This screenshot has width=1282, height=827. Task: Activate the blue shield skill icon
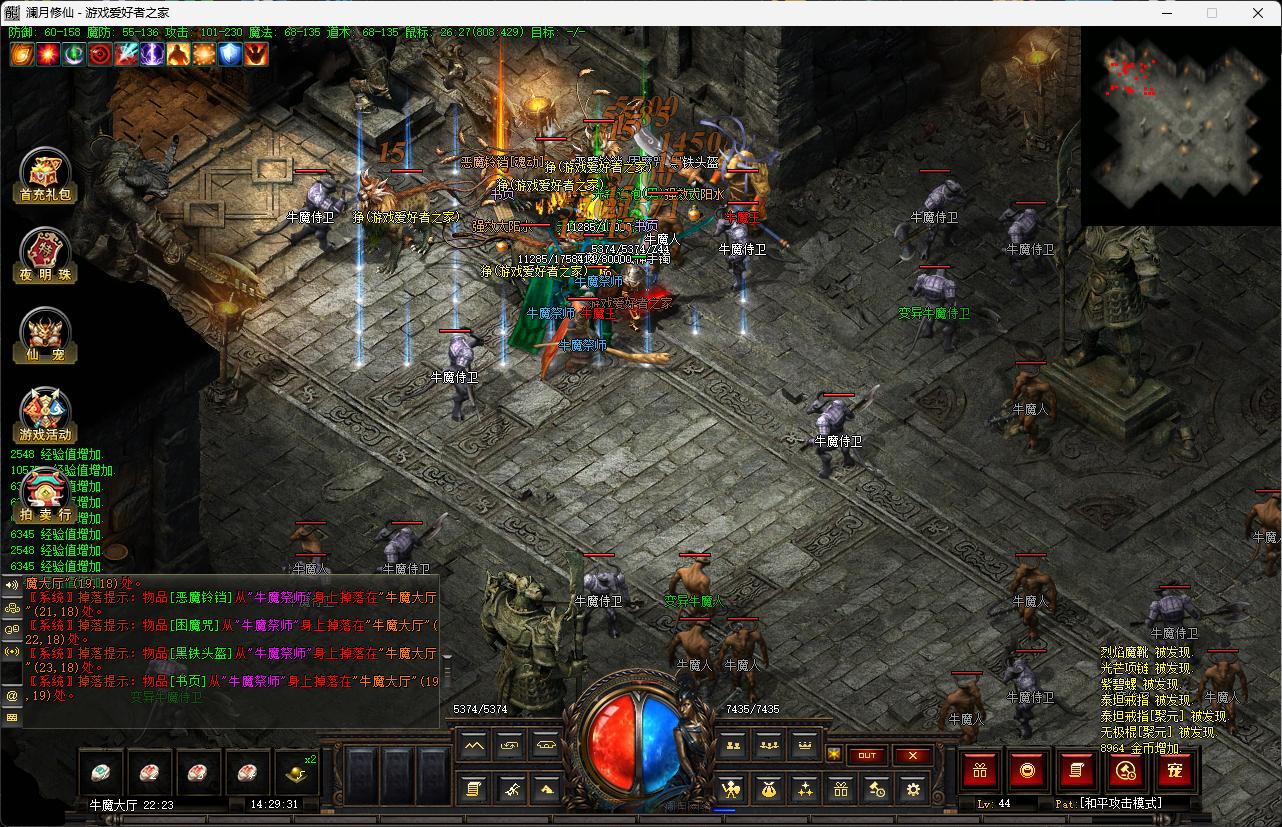231,54
